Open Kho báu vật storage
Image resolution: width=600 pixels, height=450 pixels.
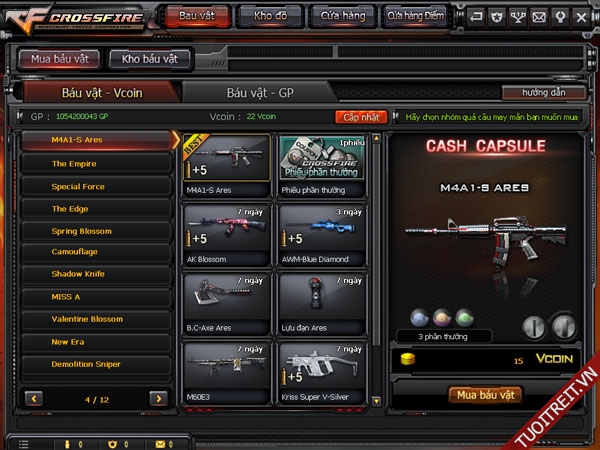[150, 59]
